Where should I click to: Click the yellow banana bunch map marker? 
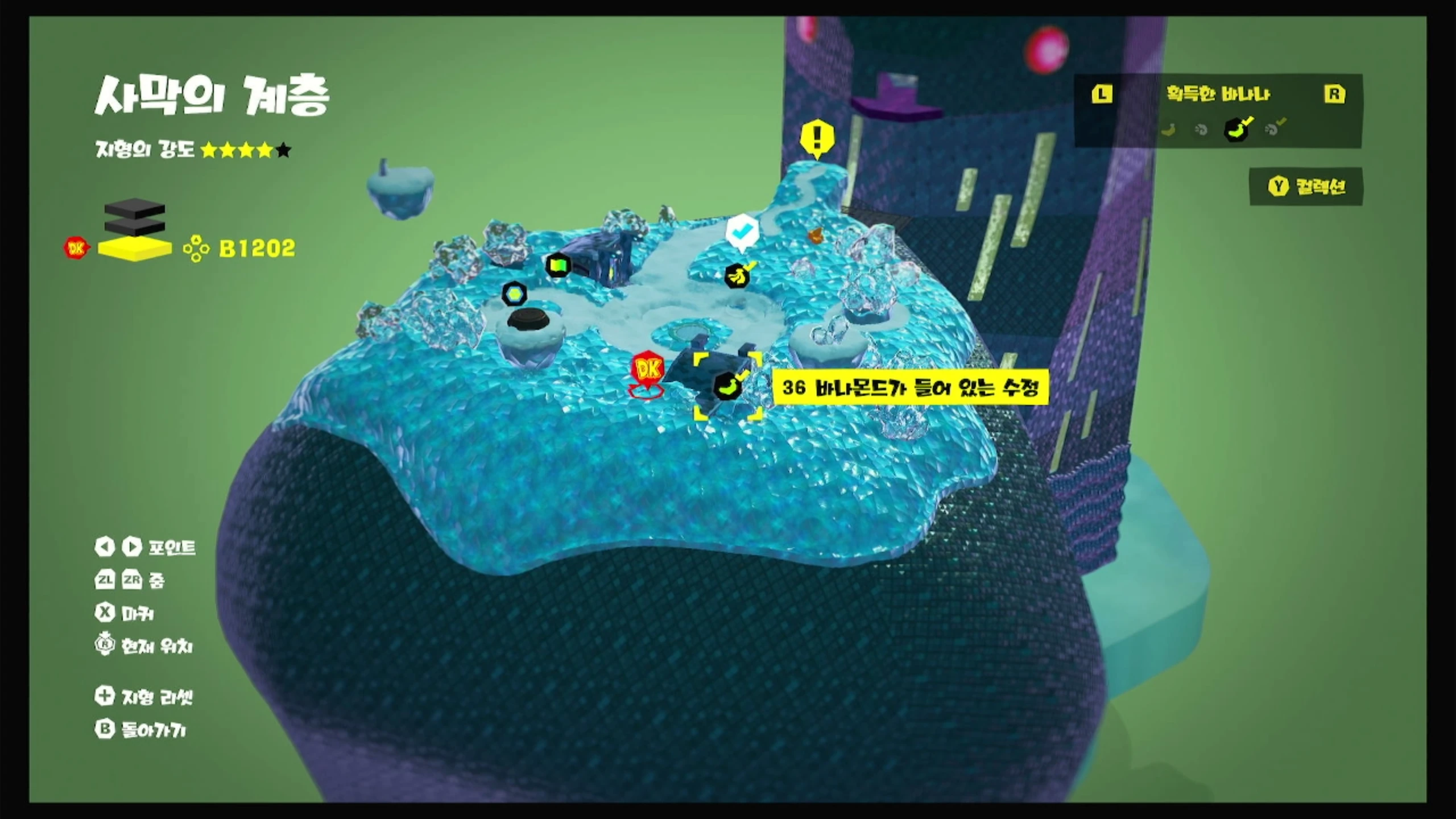(x=738, y=276)
